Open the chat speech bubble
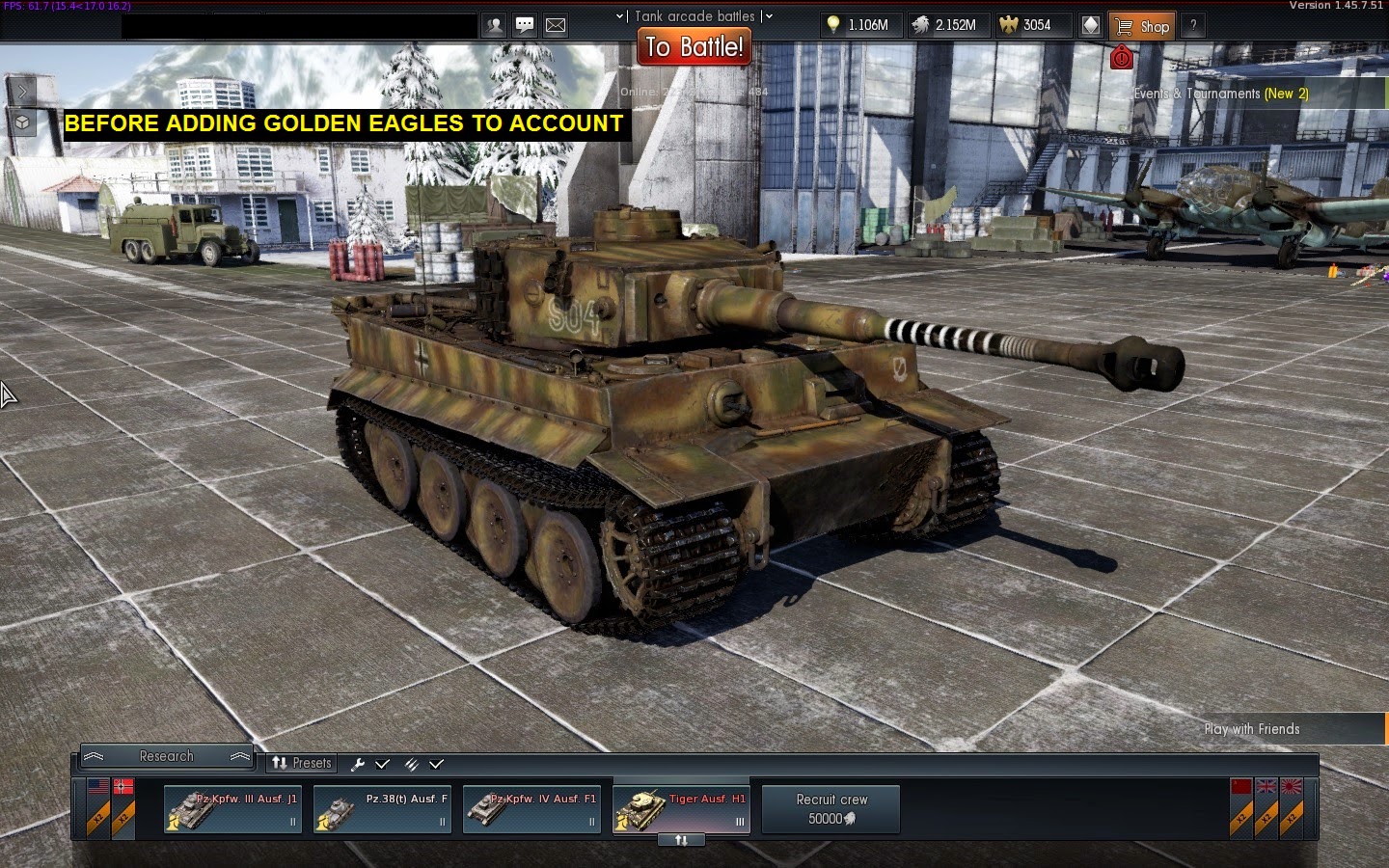Image resolution: width=1389 pixels, height=868 pixels. (525, 26)
